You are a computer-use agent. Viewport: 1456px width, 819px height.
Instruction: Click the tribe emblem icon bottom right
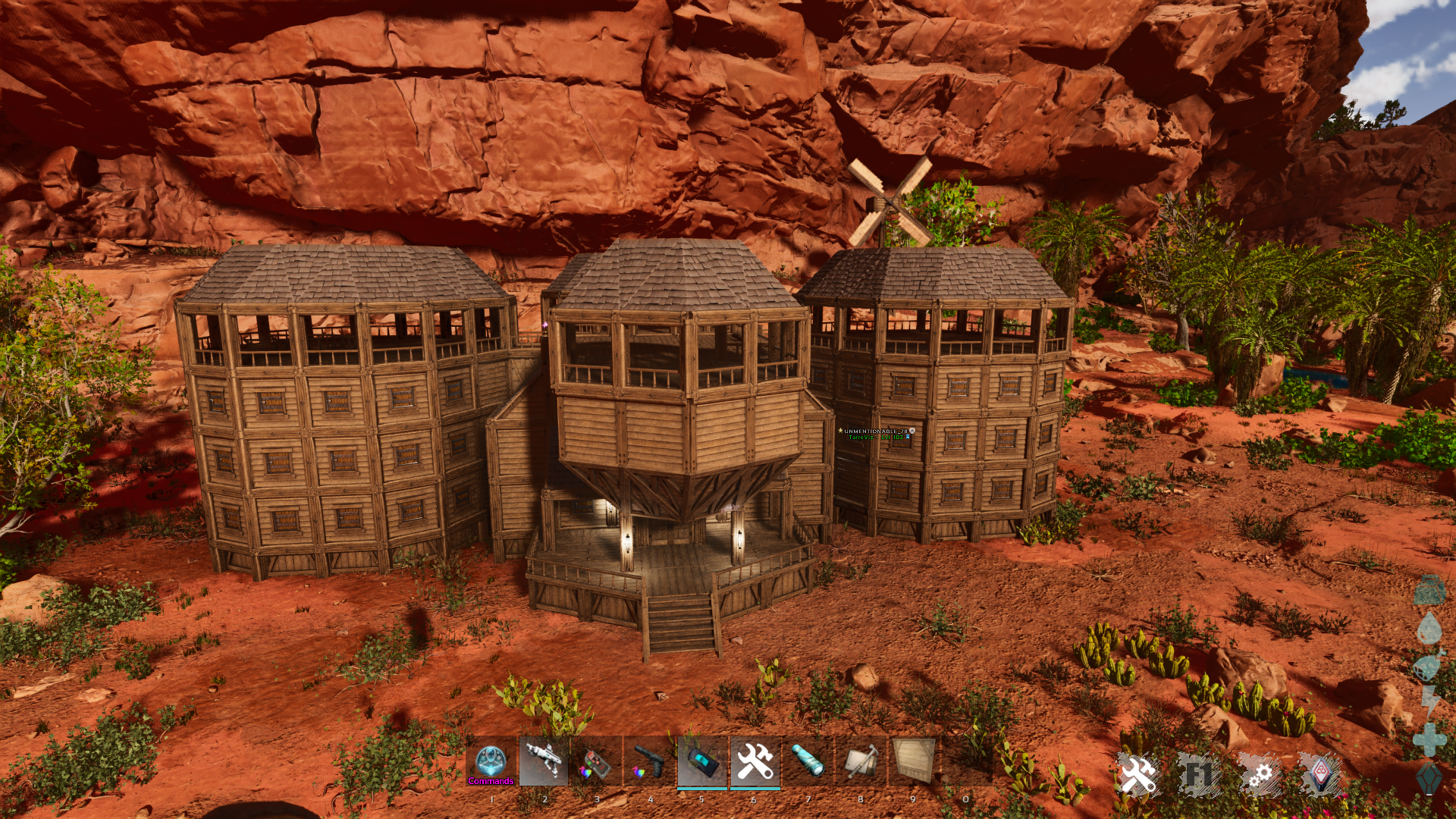tap(1320, 775)
